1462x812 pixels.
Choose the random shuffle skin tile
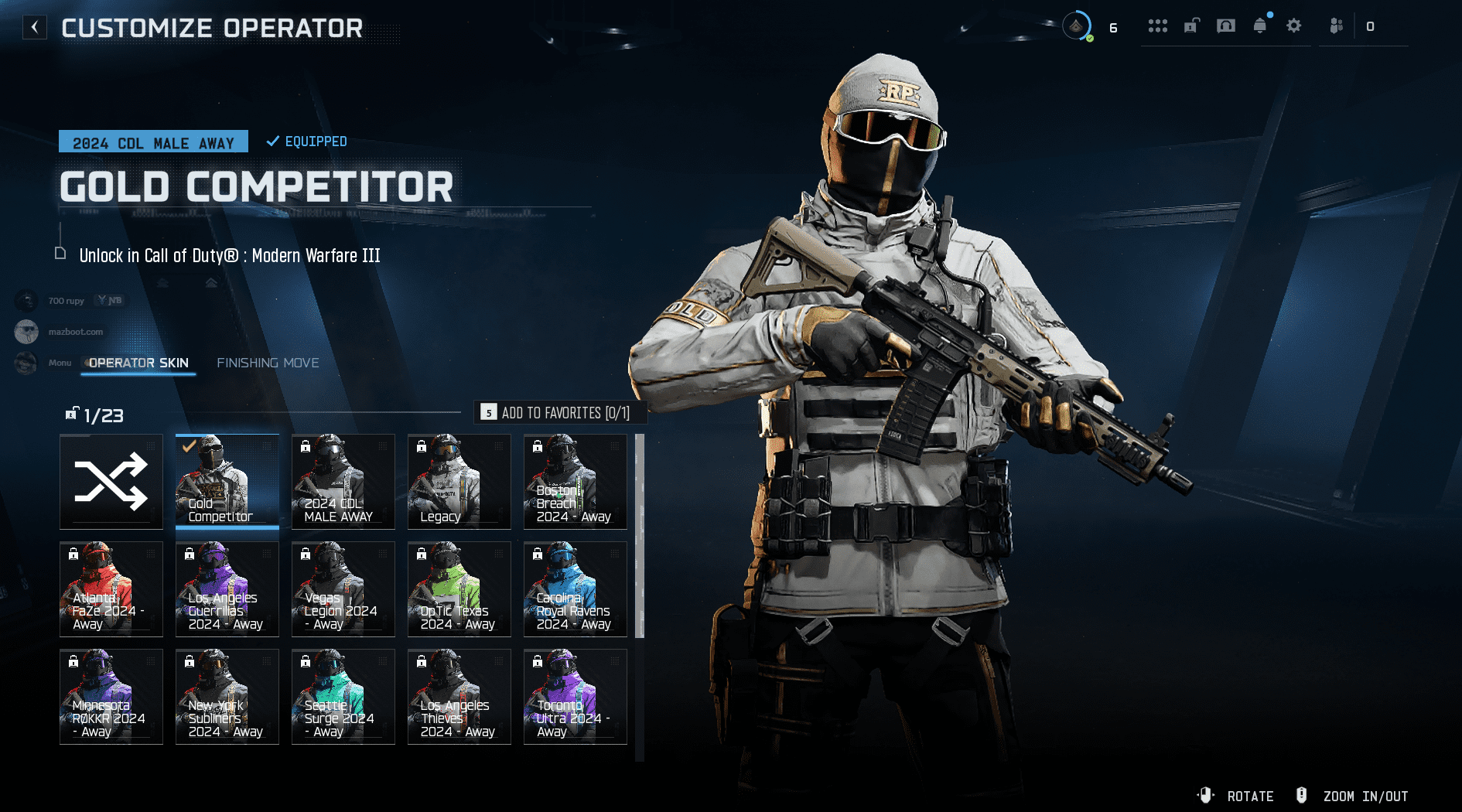[111, 482]
